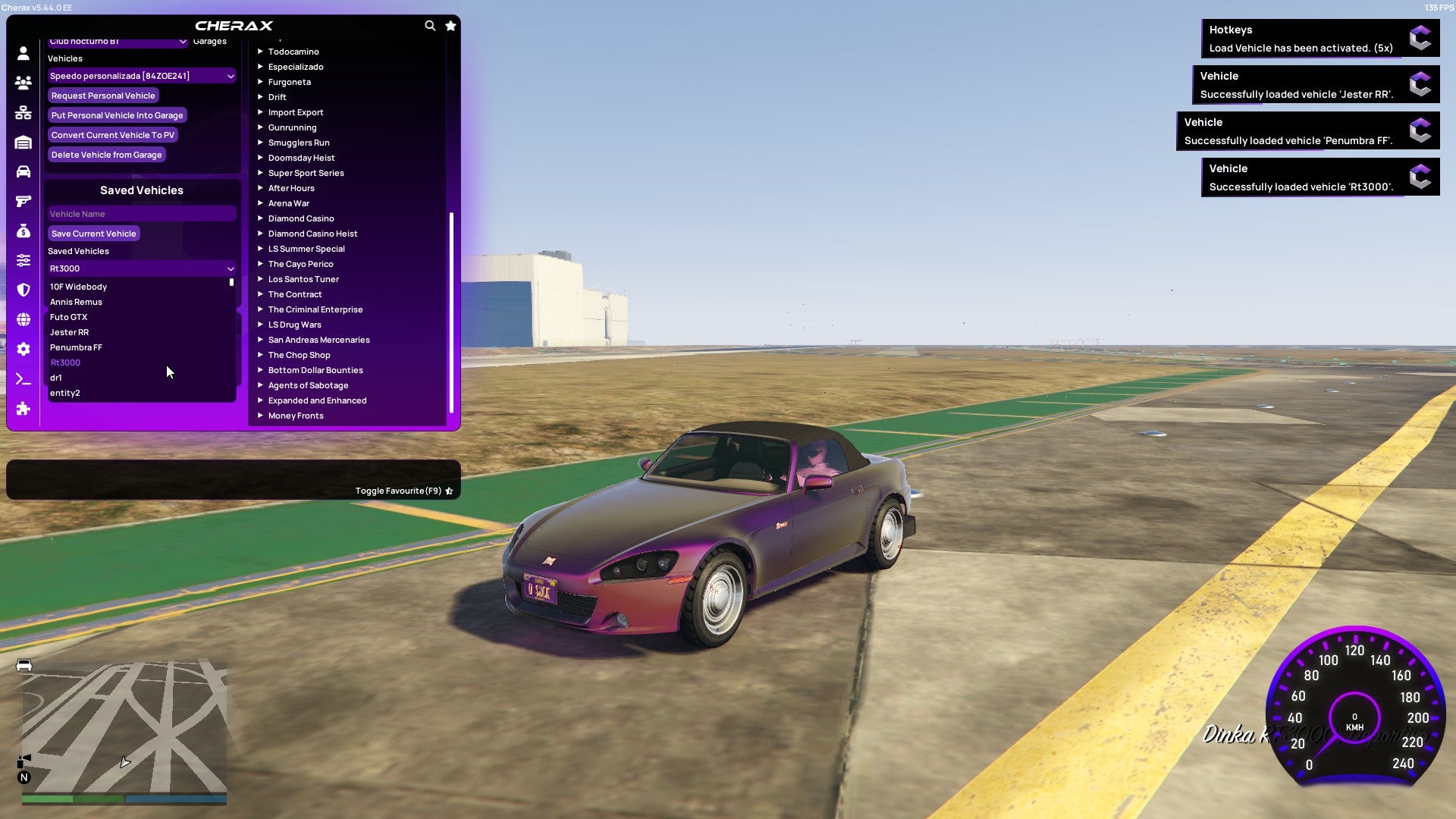Image resolution: width=1456 pixels, height=819 pixels.
Task: Click Request Personal Vehicle
Action: pyautogui.click(x=103, y=96)
